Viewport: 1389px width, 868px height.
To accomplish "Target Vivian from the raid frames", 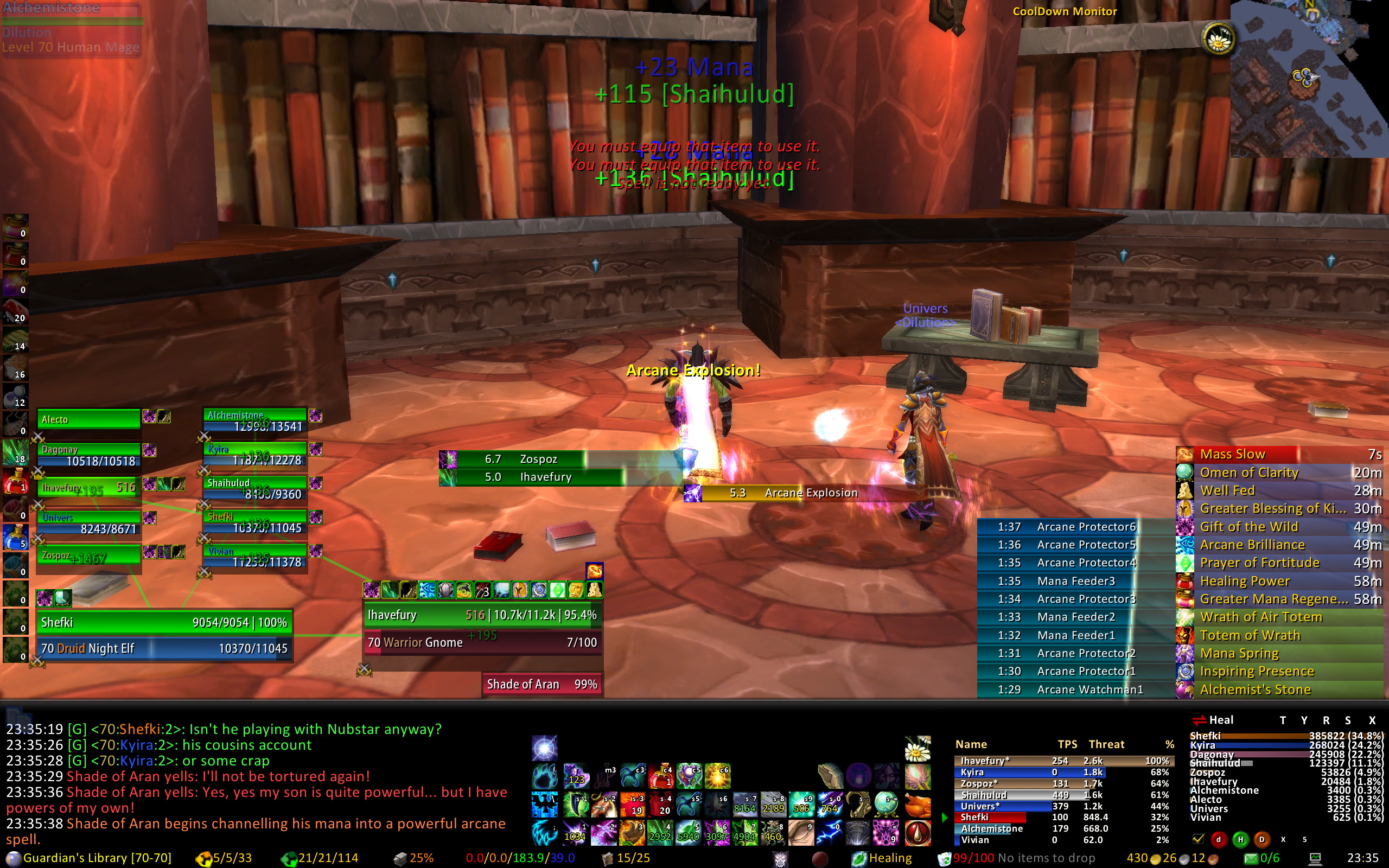I will [x=255, y=557].
